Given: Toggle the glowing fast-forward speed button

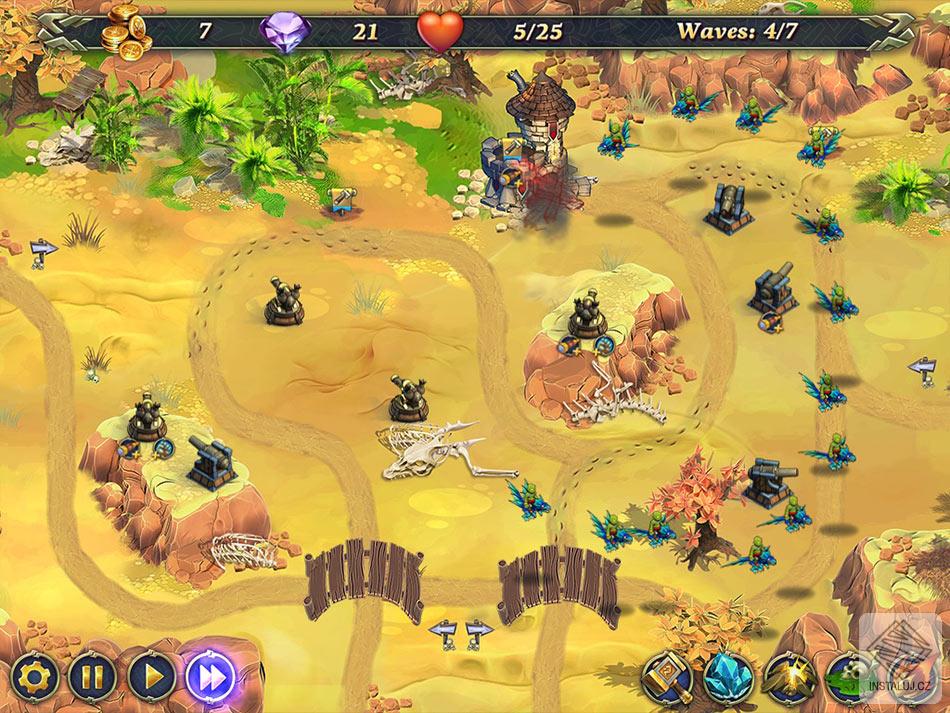Looking at the screenshot, I should point(210,678).
